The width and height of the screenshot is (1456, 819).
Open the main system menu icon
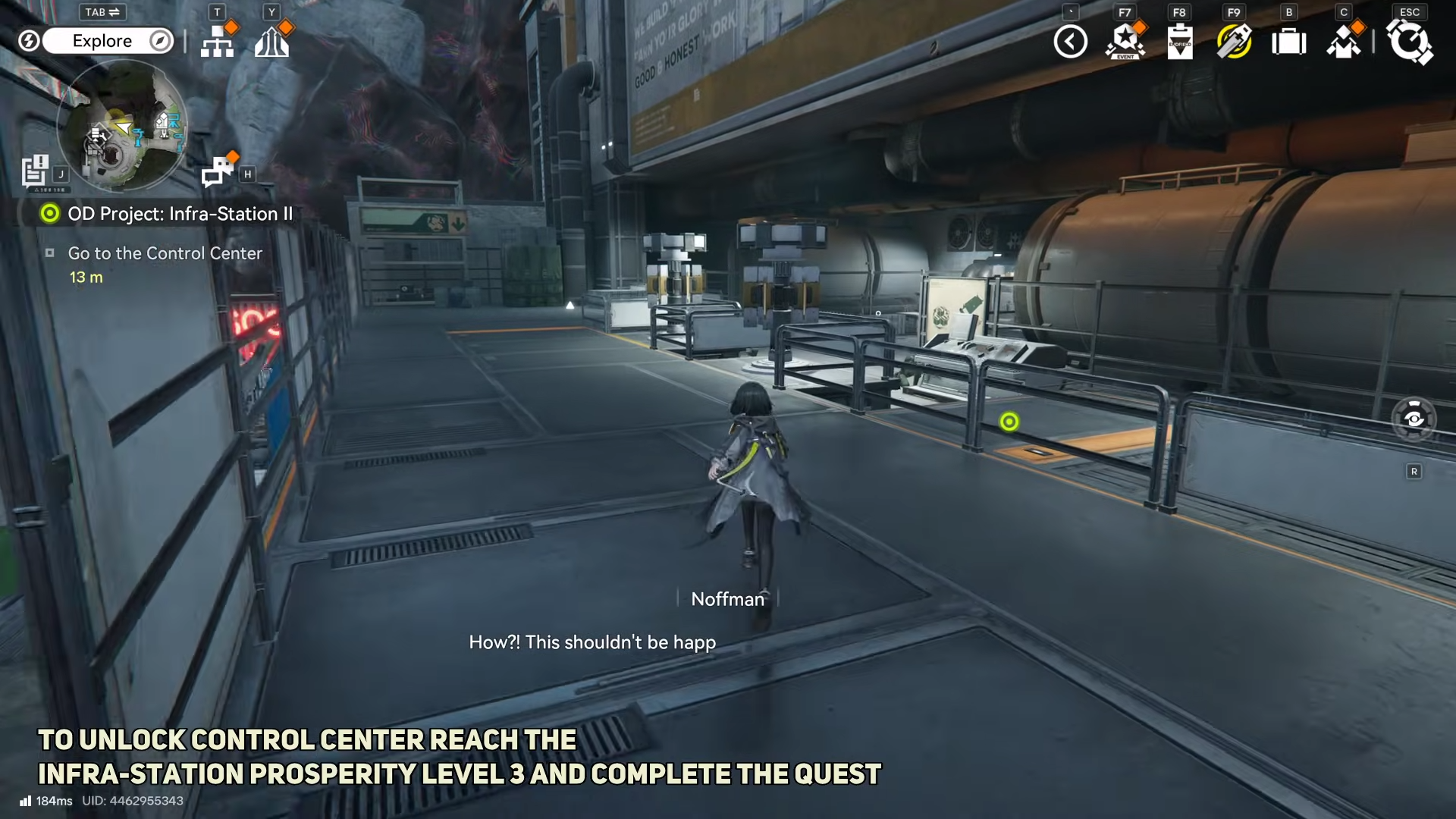[x=1409, y=42]
